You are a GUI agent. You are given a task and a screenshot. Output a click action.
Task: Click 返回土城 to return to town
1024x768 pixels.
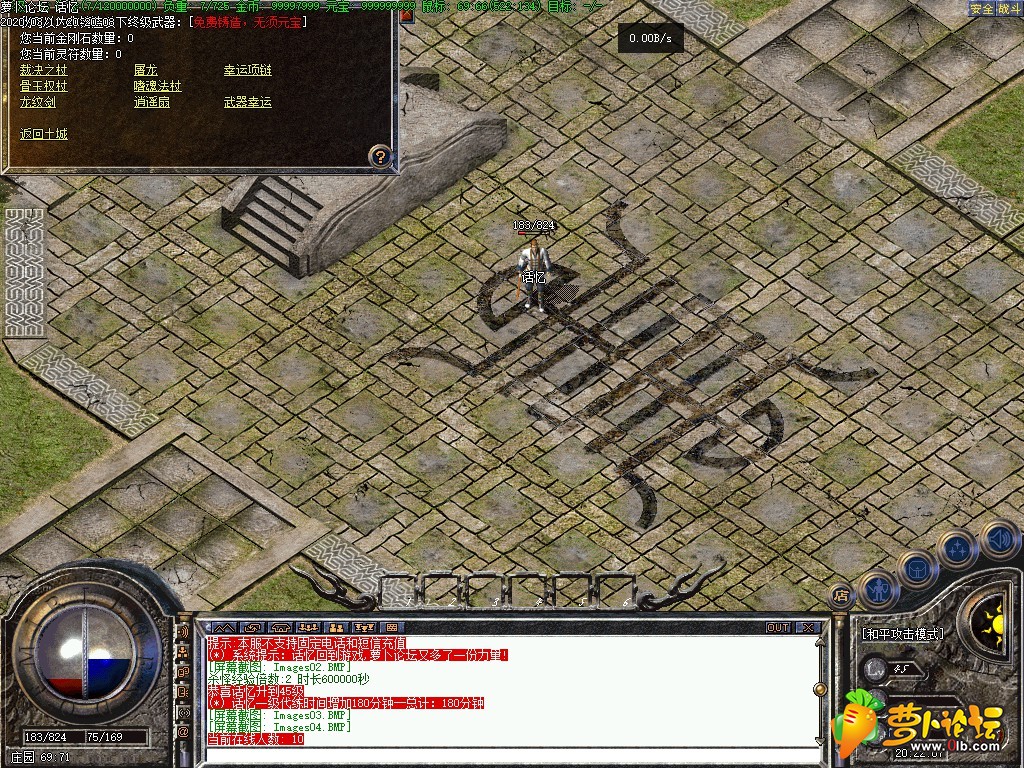pyautogui.click(x=44, y=134)
